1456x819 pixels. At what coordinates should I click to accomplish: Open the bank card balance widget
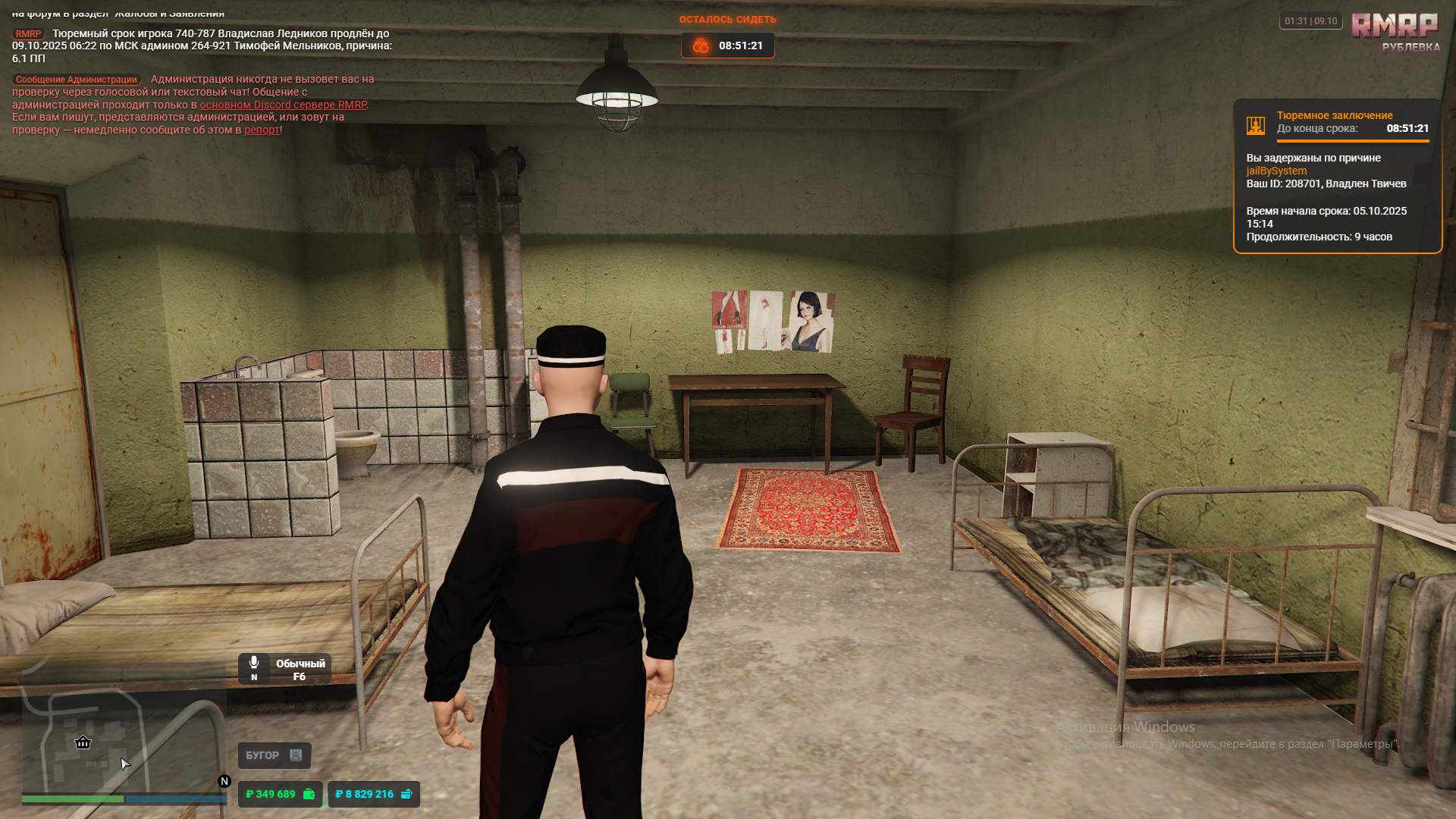pos(373,794)
